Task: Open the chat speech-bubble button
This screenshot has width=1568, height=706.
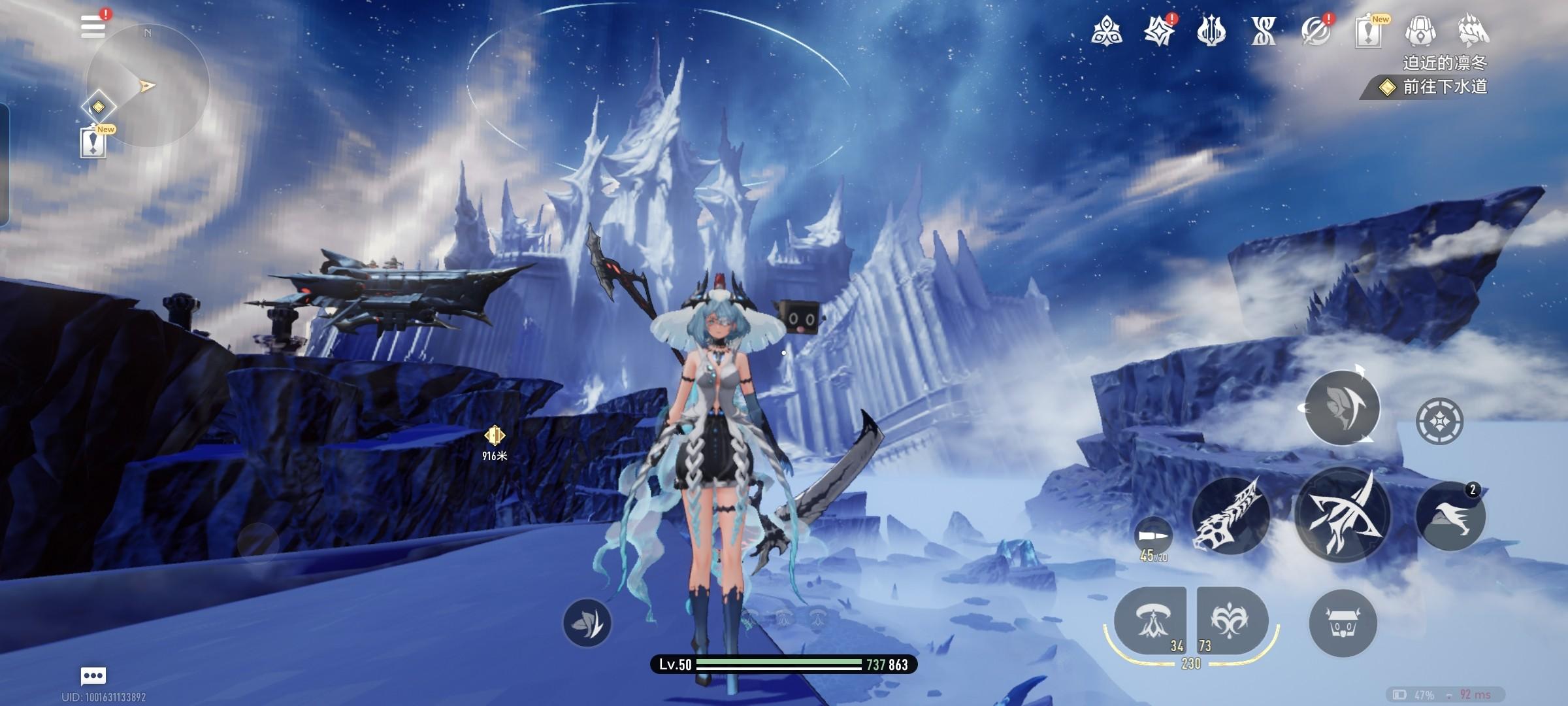Action: click(x=93, y=675)
